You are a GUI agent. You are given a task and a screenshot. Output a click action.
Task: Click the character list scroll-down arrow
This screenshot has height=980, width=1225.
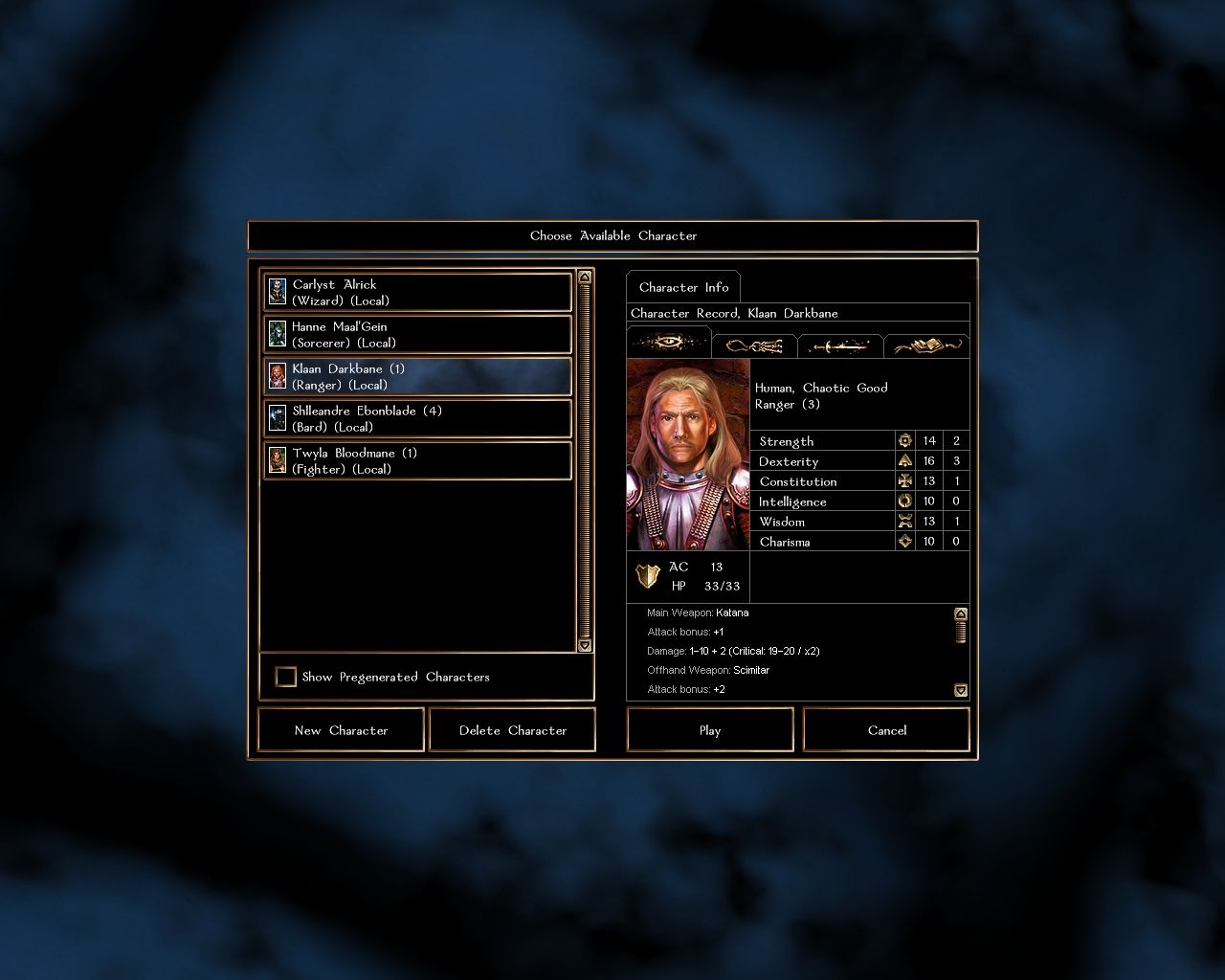(585, 646)
